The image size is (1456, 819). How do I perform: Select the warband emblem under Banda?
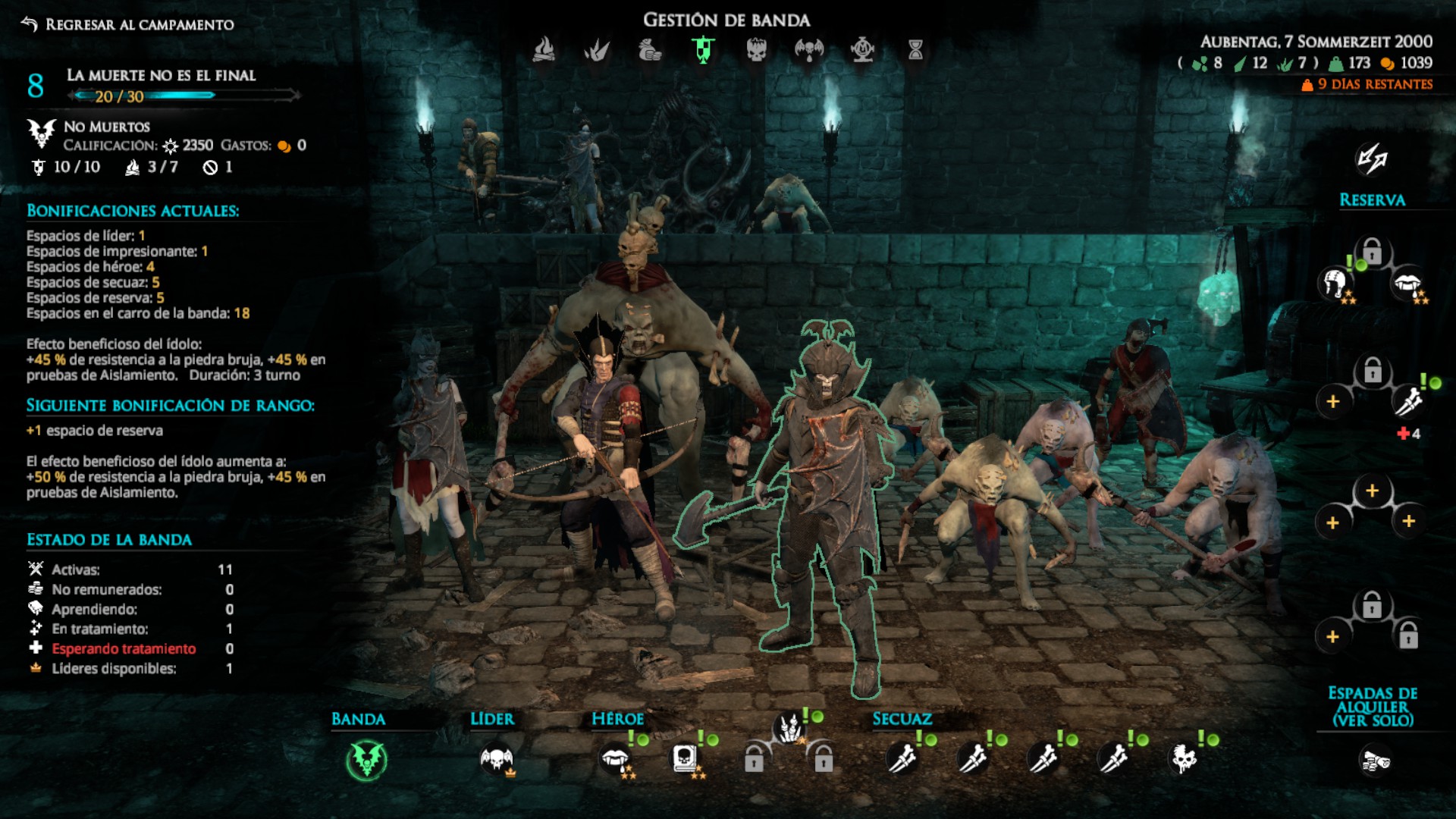pos(367,760)
